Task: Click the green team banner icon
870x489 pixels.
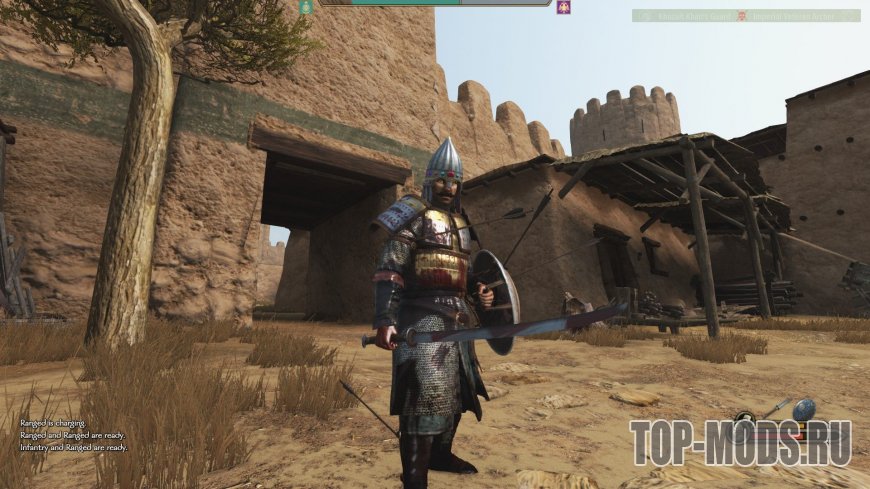Action: point(306,6)
